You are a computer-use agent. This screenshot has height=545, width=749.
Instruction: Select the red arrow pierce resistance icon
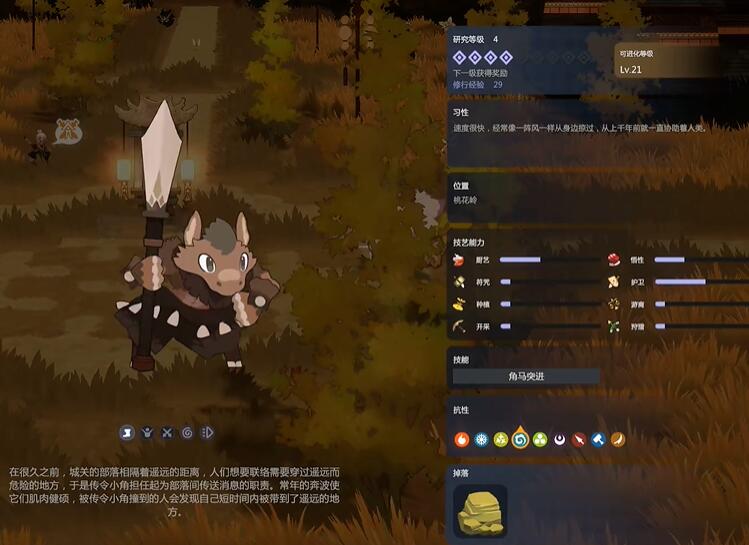tap(579, 439)
